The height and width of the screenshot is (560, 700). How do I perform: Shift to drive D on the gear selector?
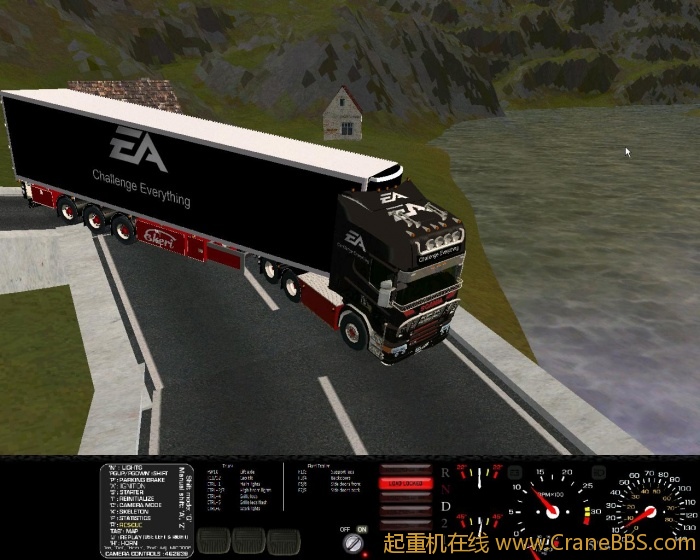point(445,508)
